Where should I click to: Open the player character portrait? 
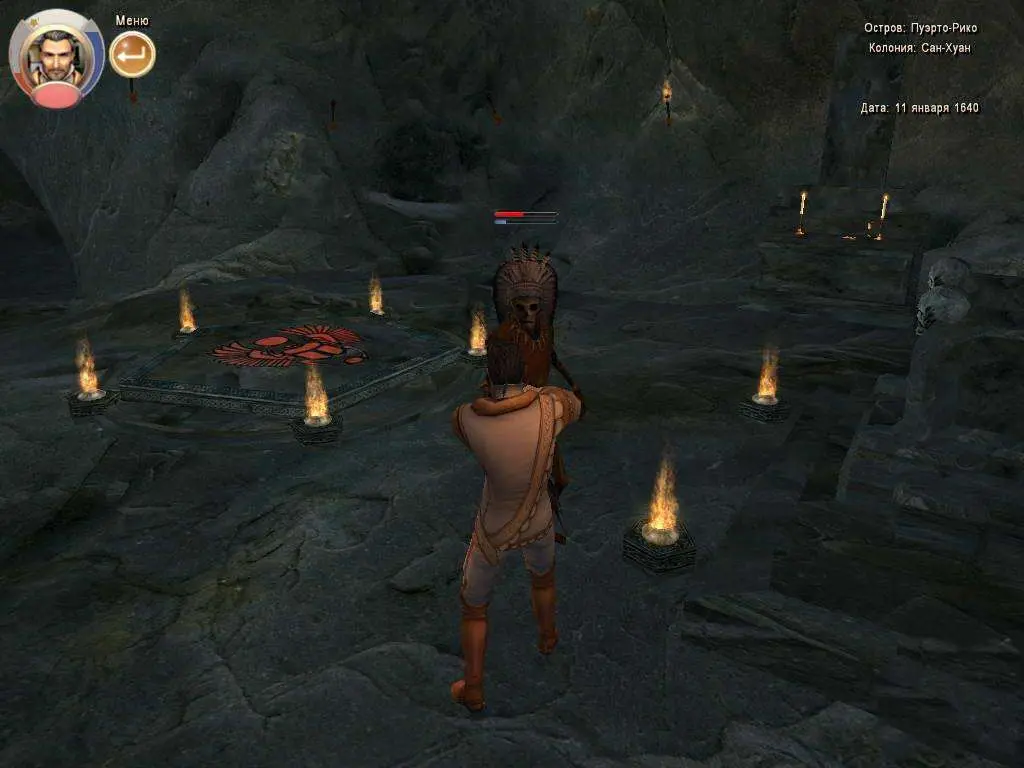click(56, 56)
